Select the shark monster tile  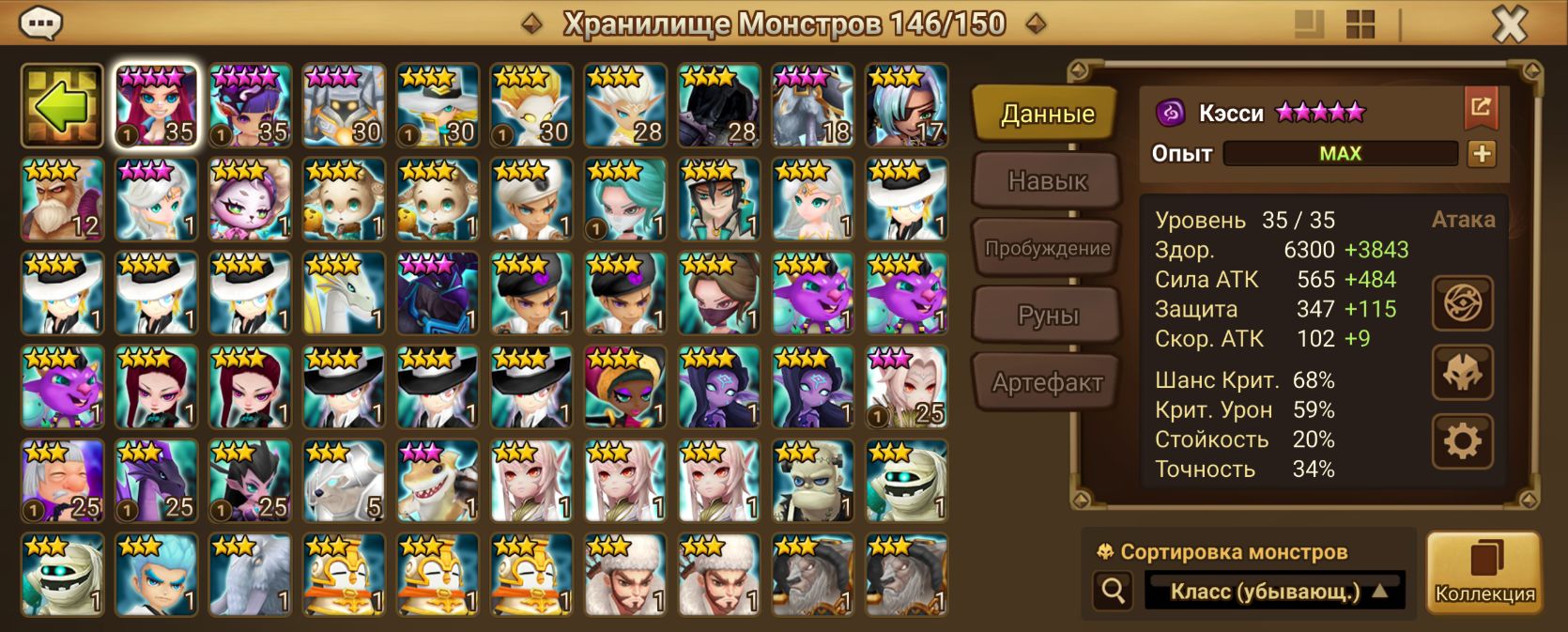pos(438,482)
